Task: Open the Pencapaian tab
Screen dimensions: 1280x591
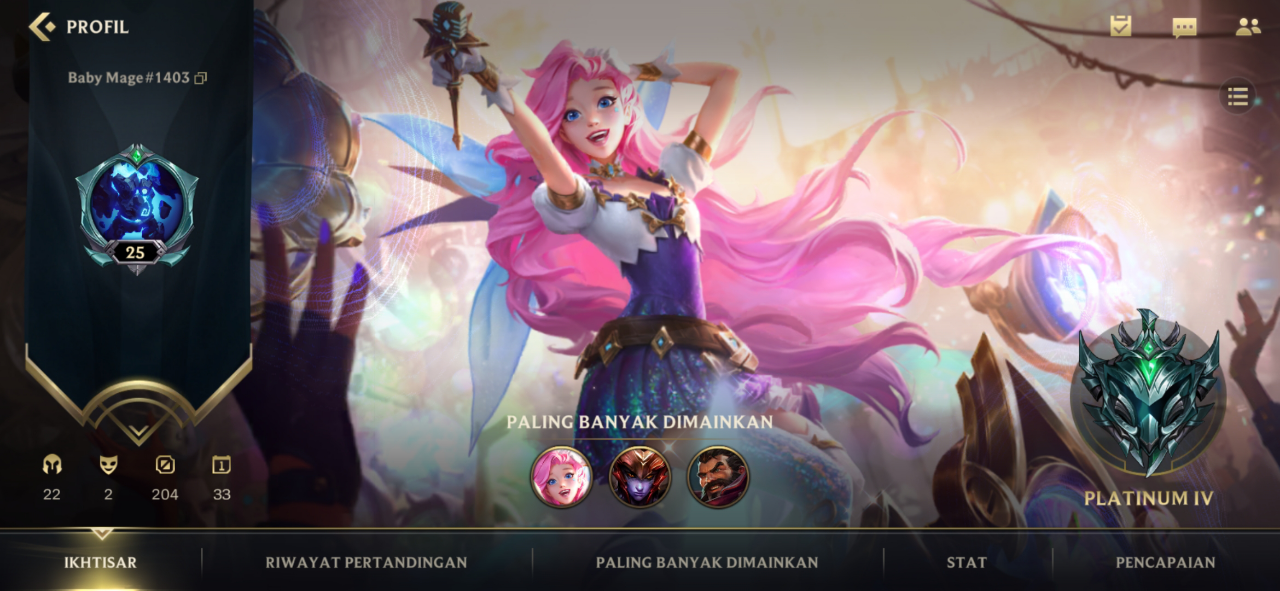Action: [1165, 562]
